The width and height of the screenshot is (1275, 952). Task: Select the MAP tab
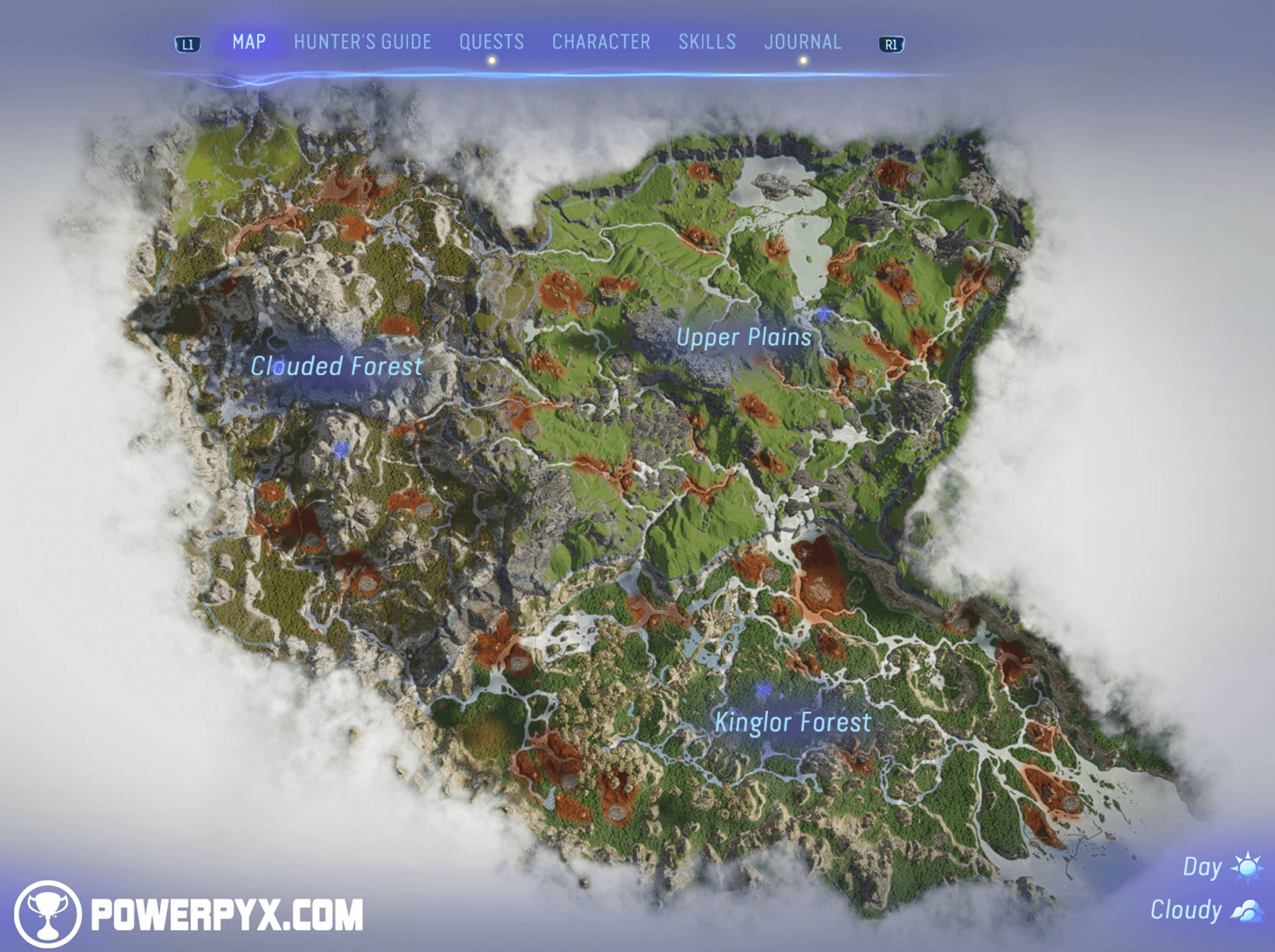coord(249,41)
